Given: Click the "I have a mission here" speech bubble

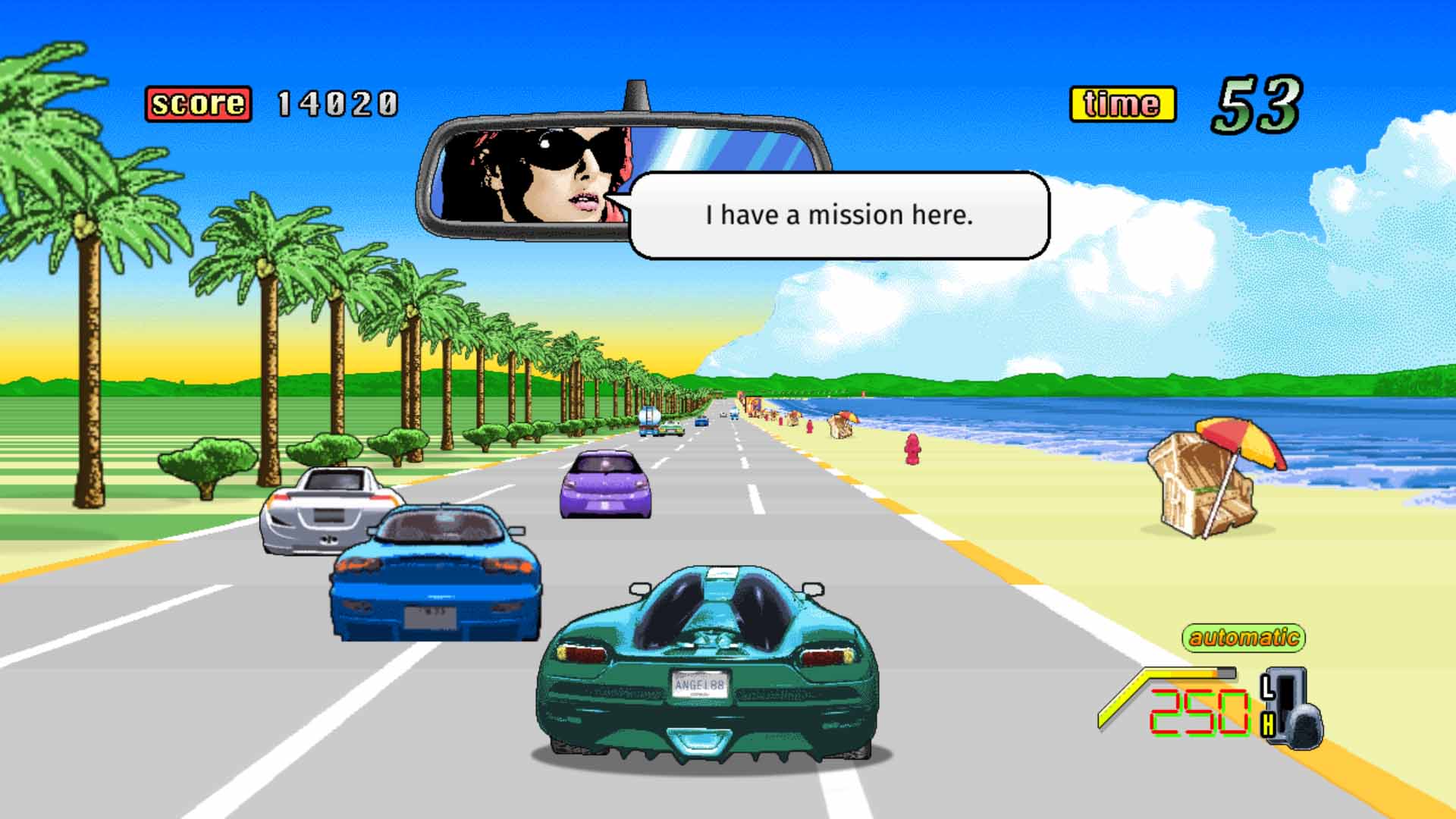Looking at the screenshot, I should (x=839, y=215).
